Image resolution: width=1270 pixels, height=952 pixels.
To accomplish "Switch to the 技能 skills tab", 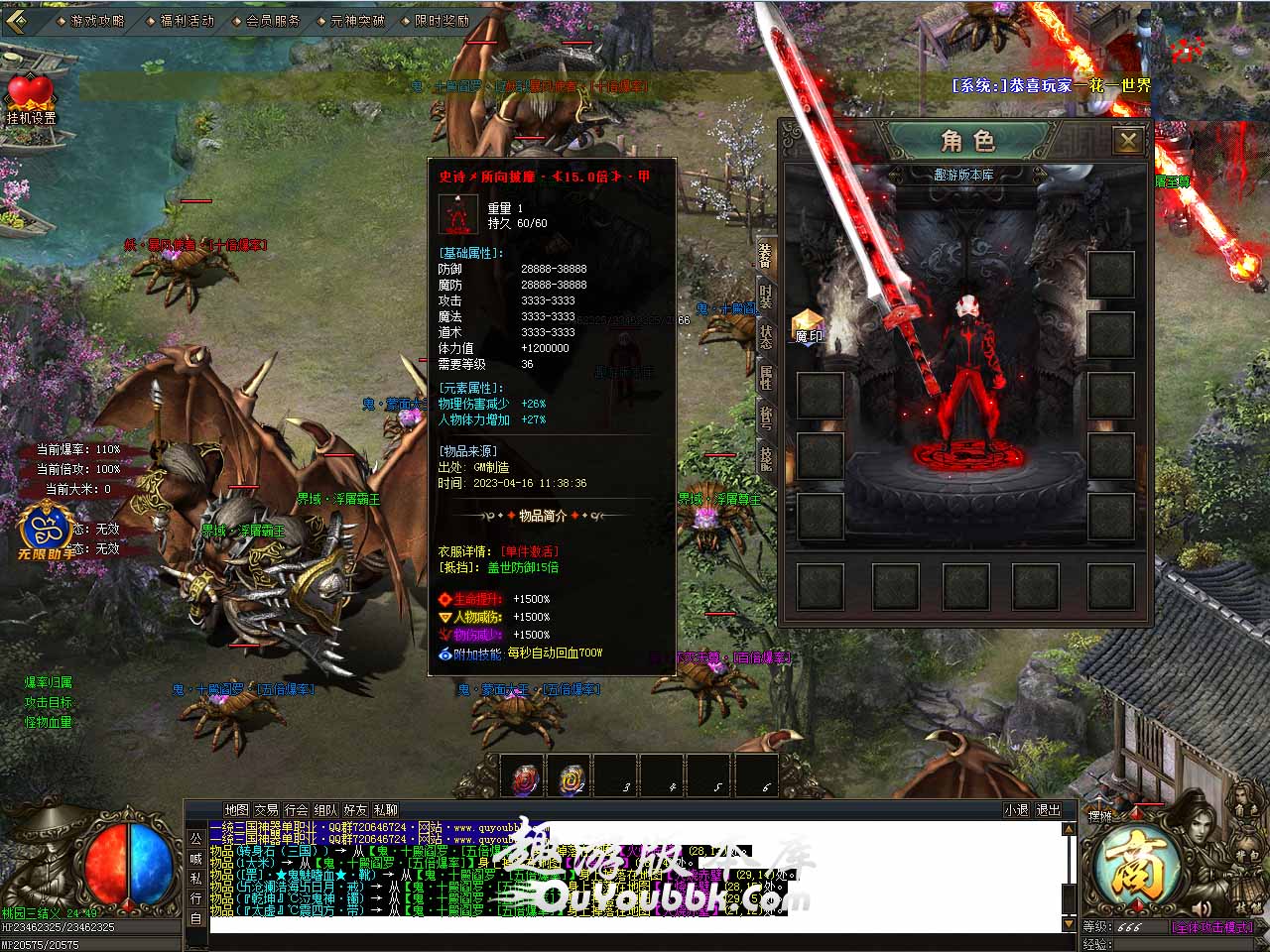I will pyautogui.click(x=765, y=458).
